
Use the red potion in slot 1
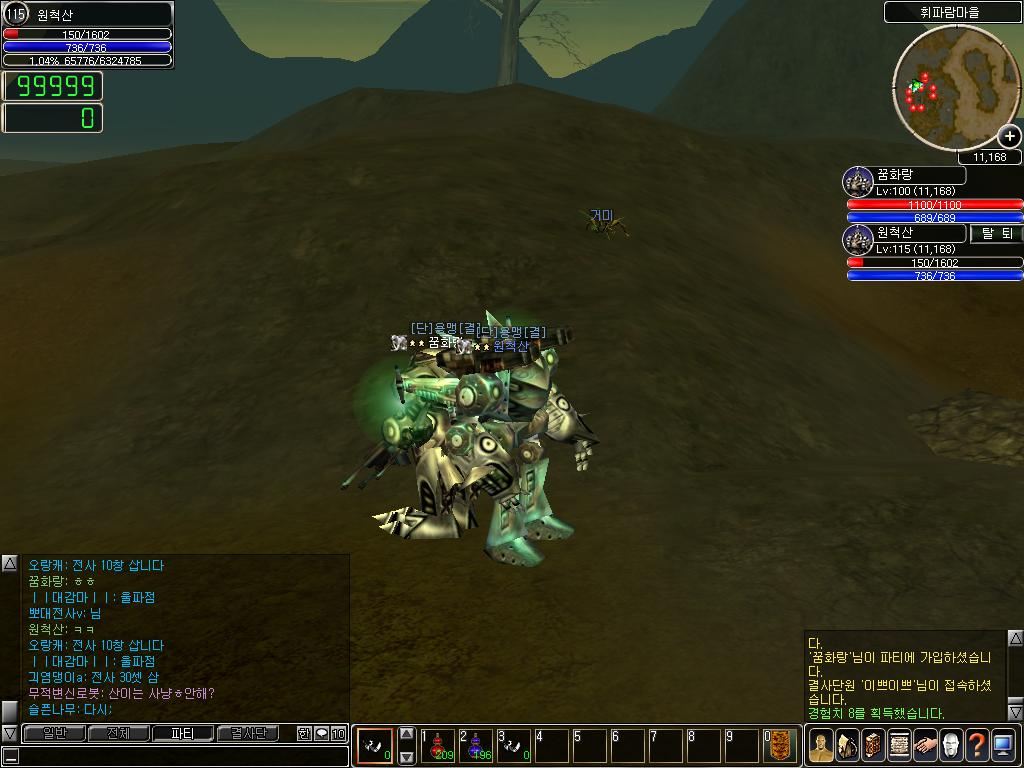coord(437,746)
